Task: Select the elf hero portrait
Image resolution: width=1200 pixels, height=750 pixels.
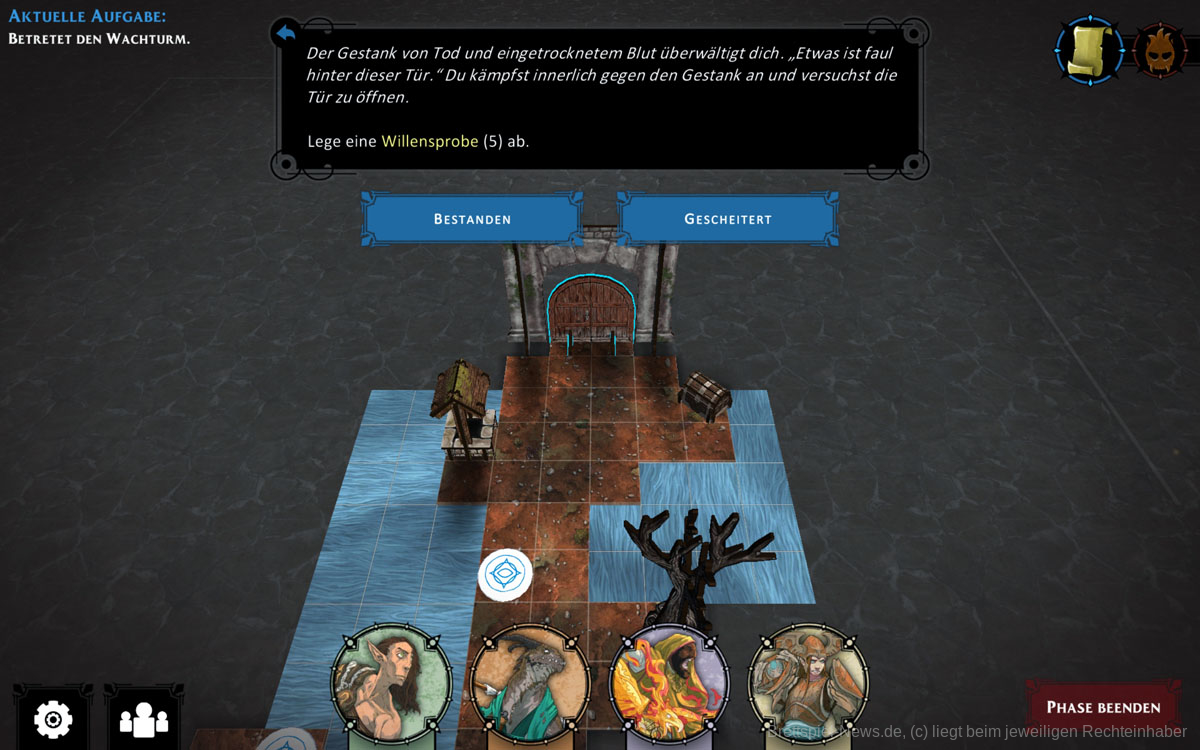Action: [x=391, y=683]
